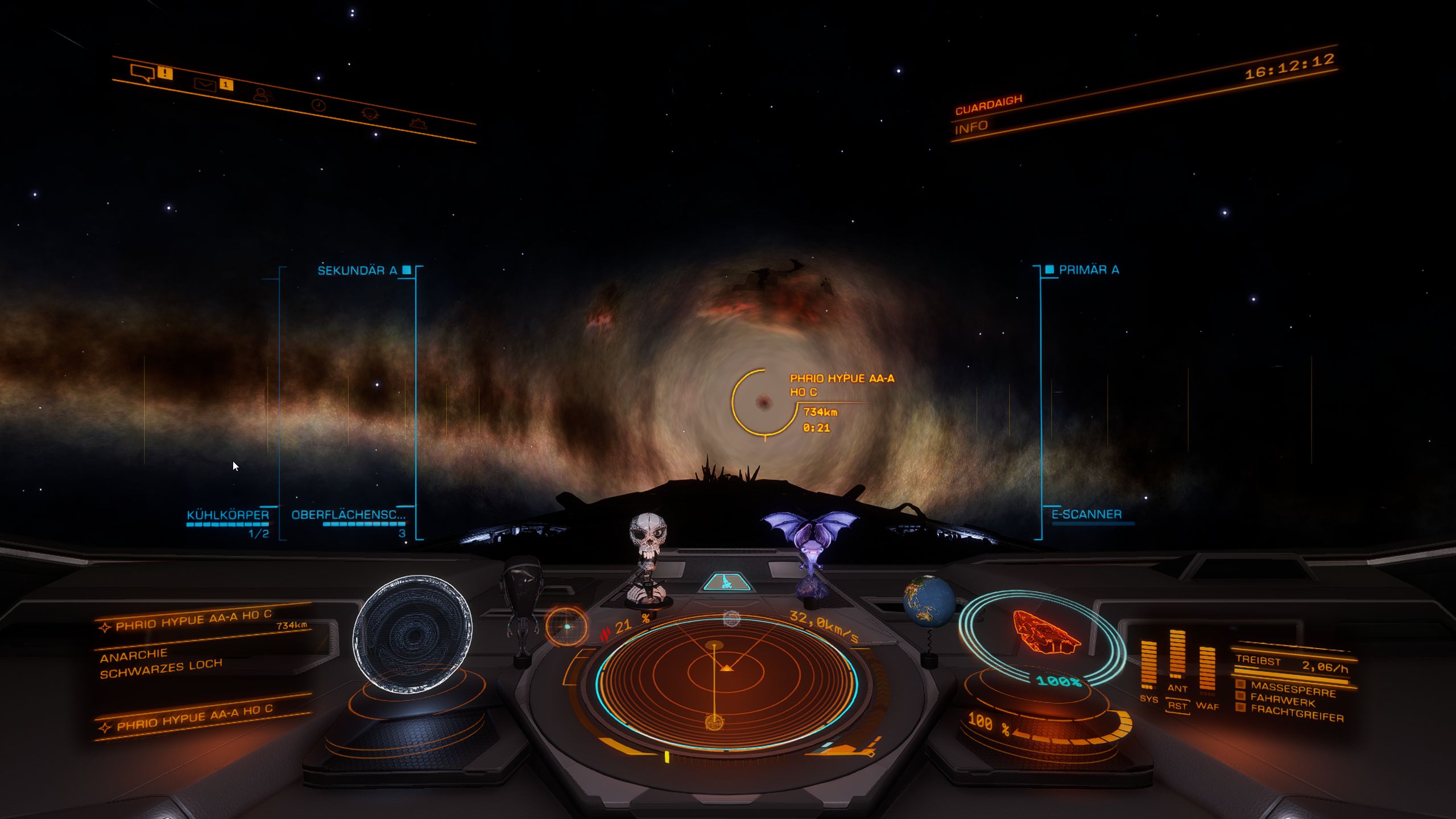
Task: Select the E-Scanner module
Action: [x=1086, y=515]
